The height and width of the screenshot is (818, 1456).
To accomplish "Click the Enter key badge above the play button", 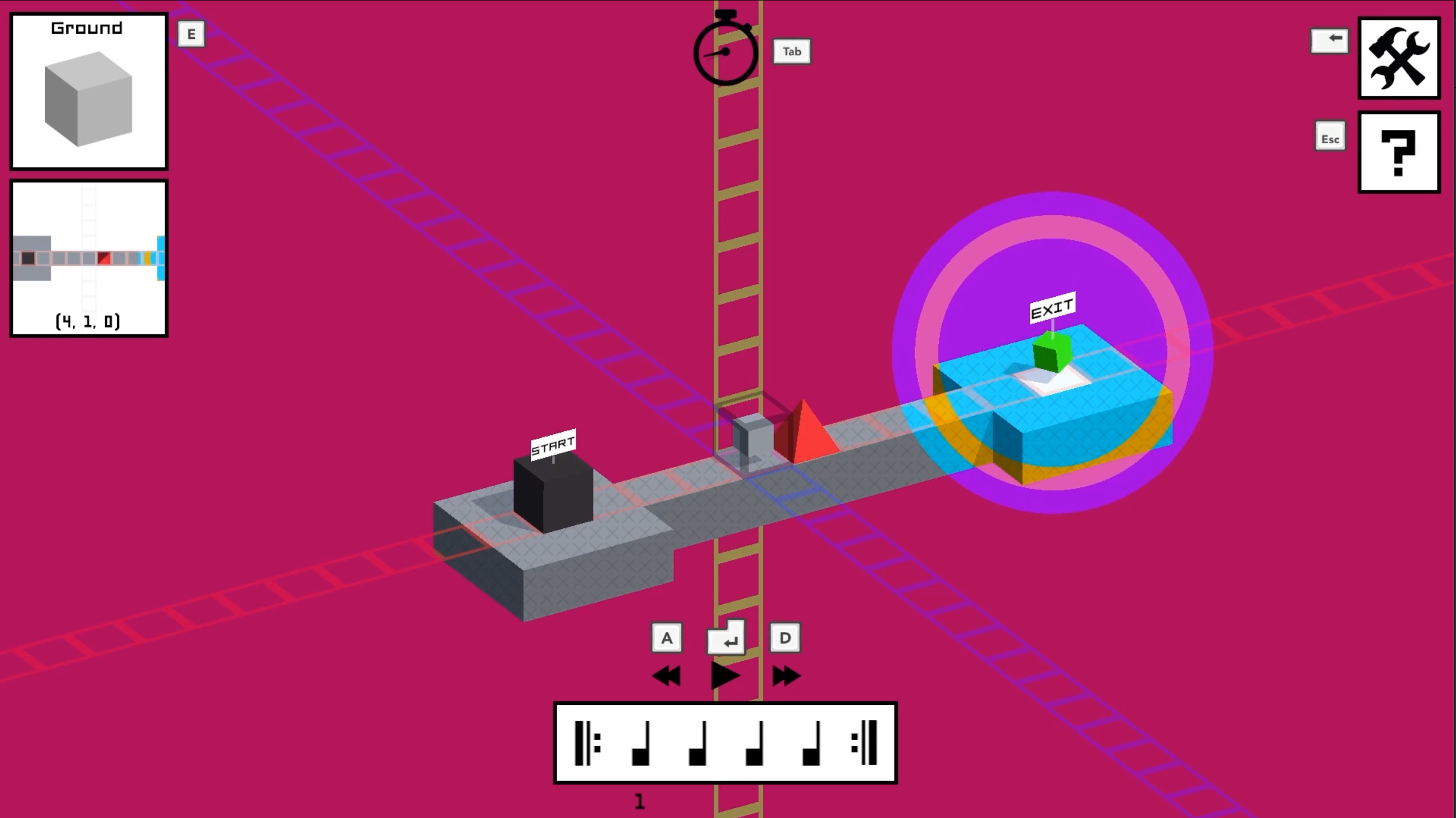I will pyautogui.click(x=726, y=637).
